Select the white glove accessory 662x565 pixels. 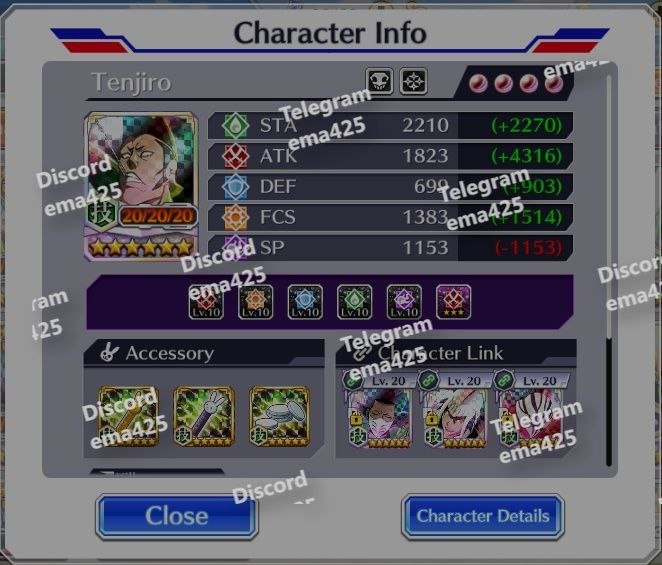204,416
